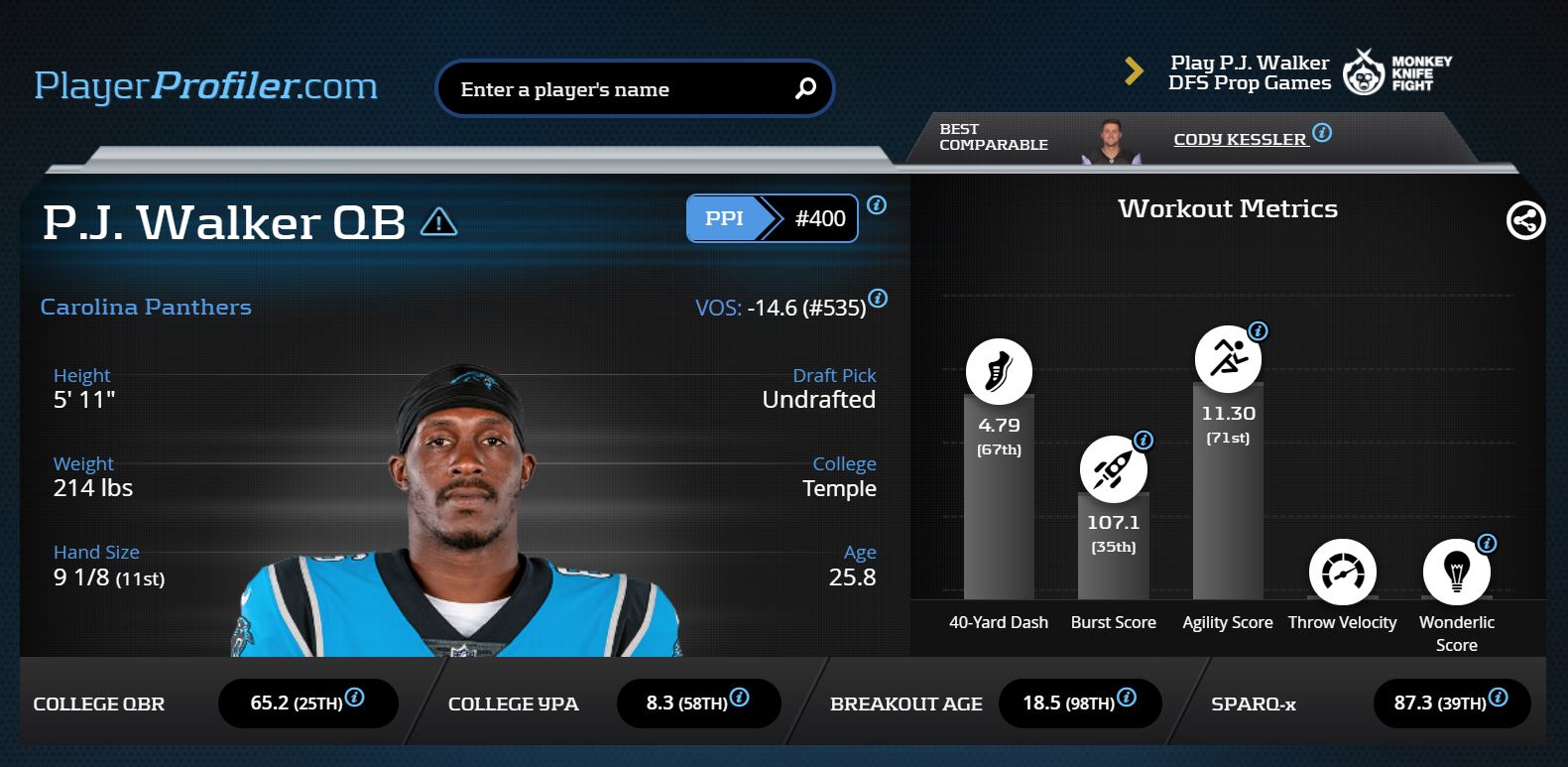This screenshot has height=767, width=1568.
Task: Select the Agility Score runner icon
Action: coord(1228,358)
